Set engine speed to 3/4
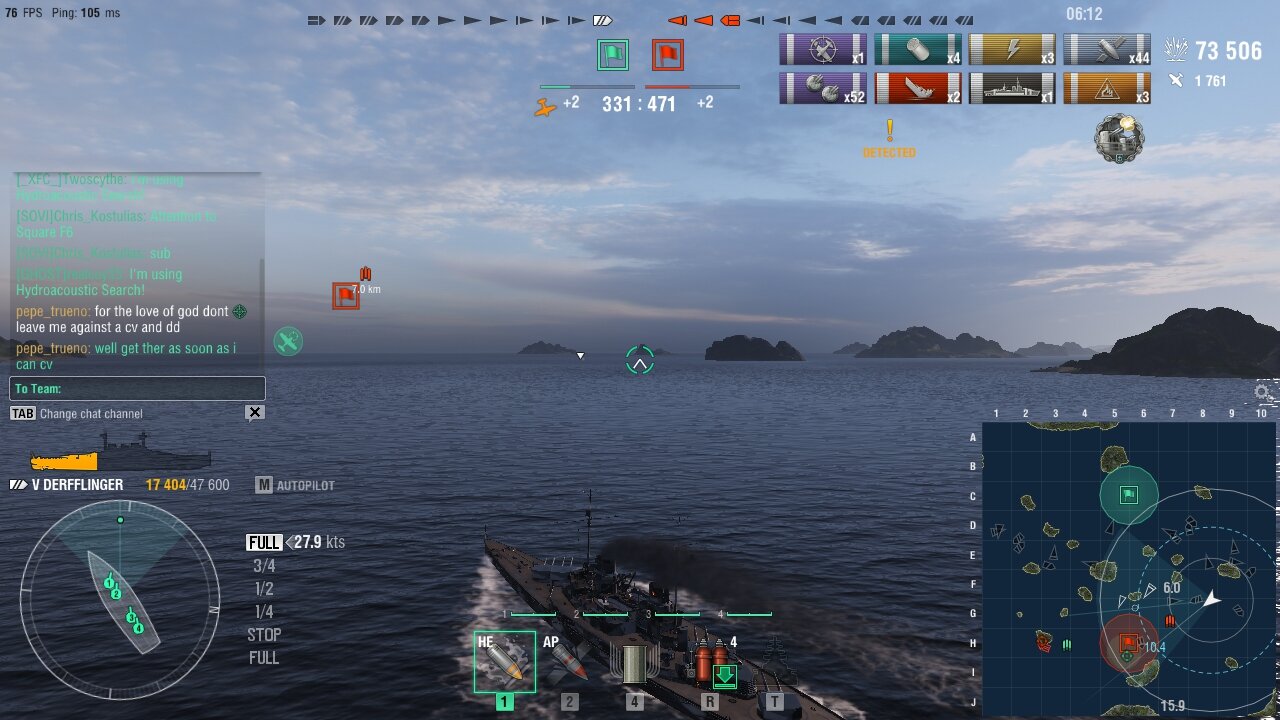Image resolution: width=1280 pixels, height=720 pixels. pyautogui.click(x=264, y=566)
